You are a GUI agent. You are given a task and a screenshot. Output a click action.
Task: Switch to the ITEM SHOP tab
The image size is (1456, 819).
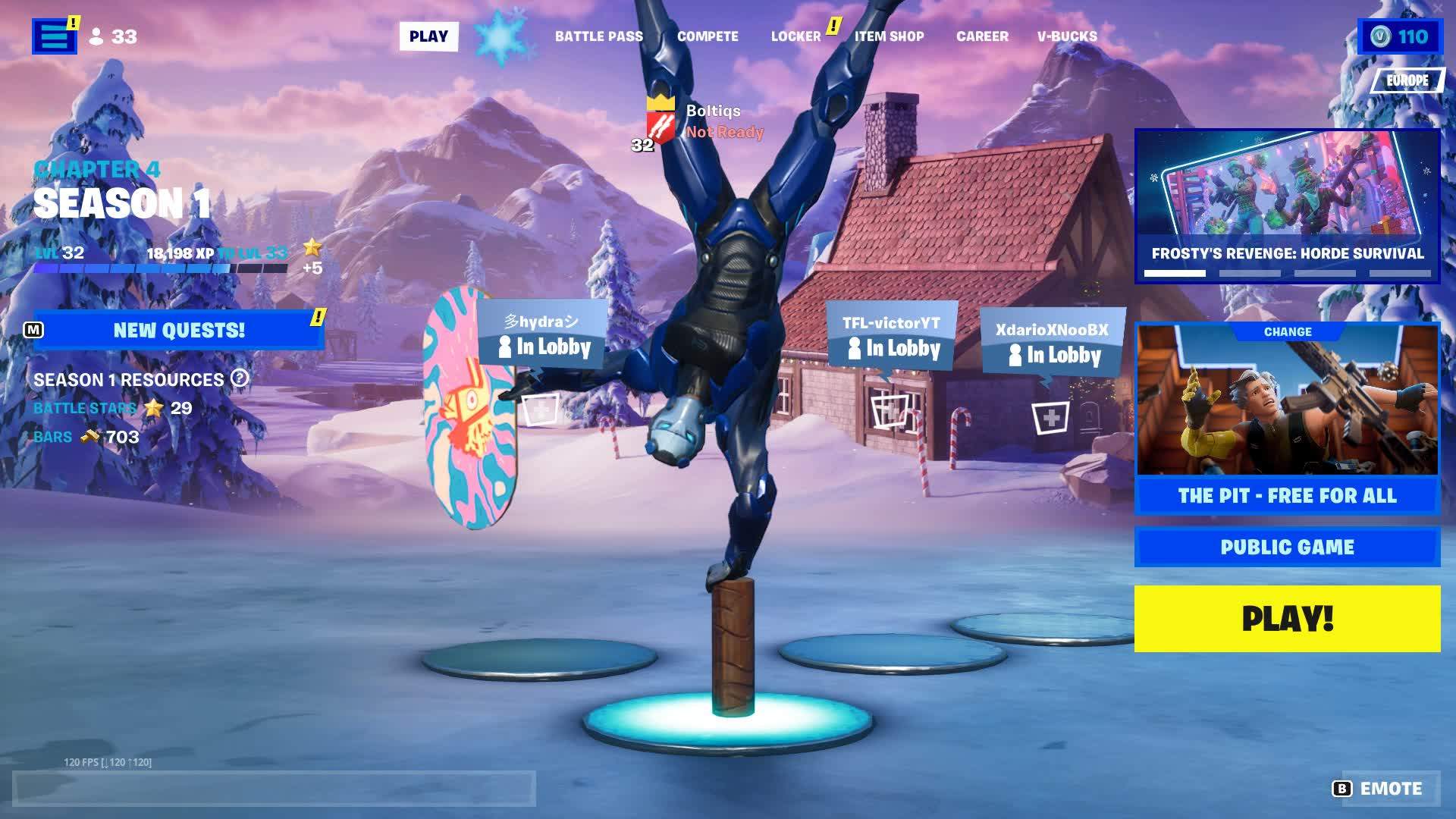point(890,36)
